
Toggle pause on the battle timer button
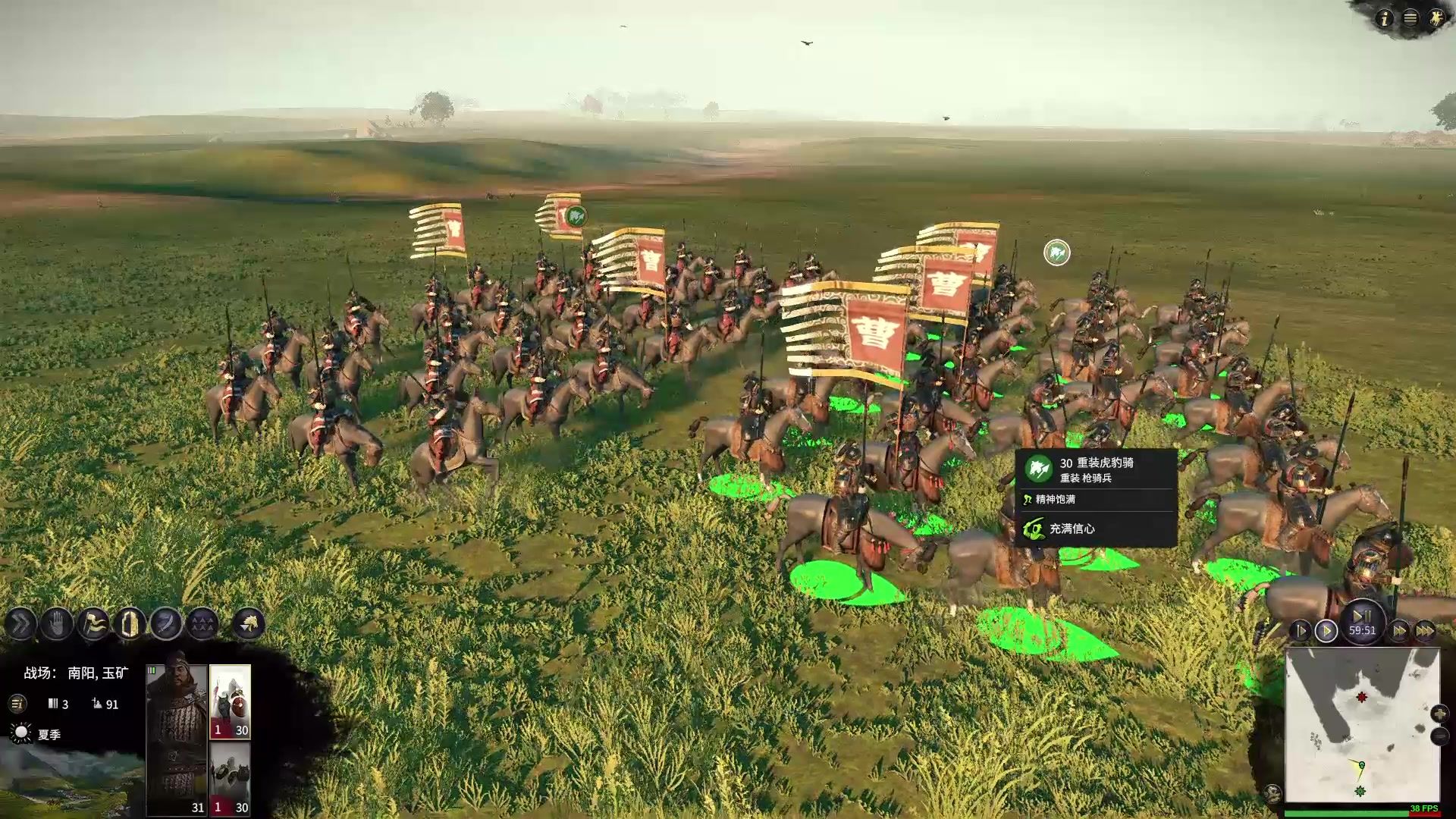click(x=1362, y=616)
